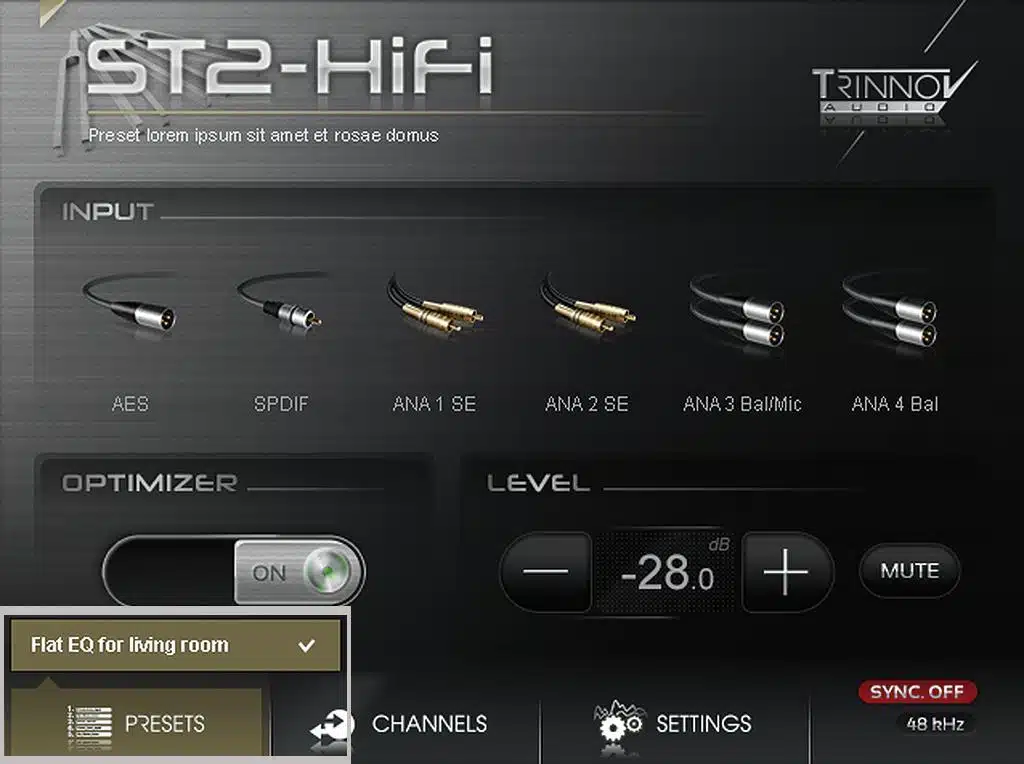Open the Settings tab
The height and width of the screenshot is (764, 1024).
point(674,724)
